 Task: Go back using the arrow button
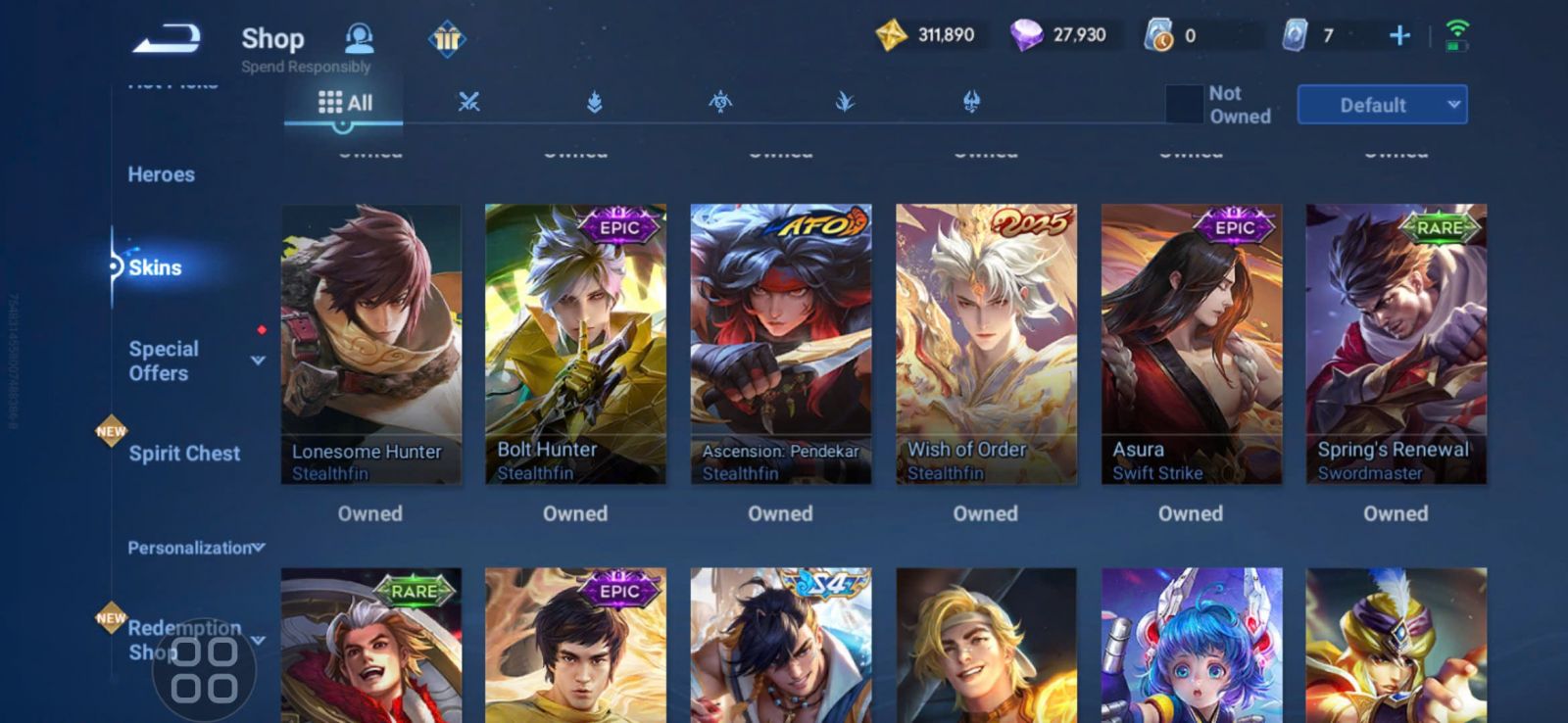click(x=168, y=39)
